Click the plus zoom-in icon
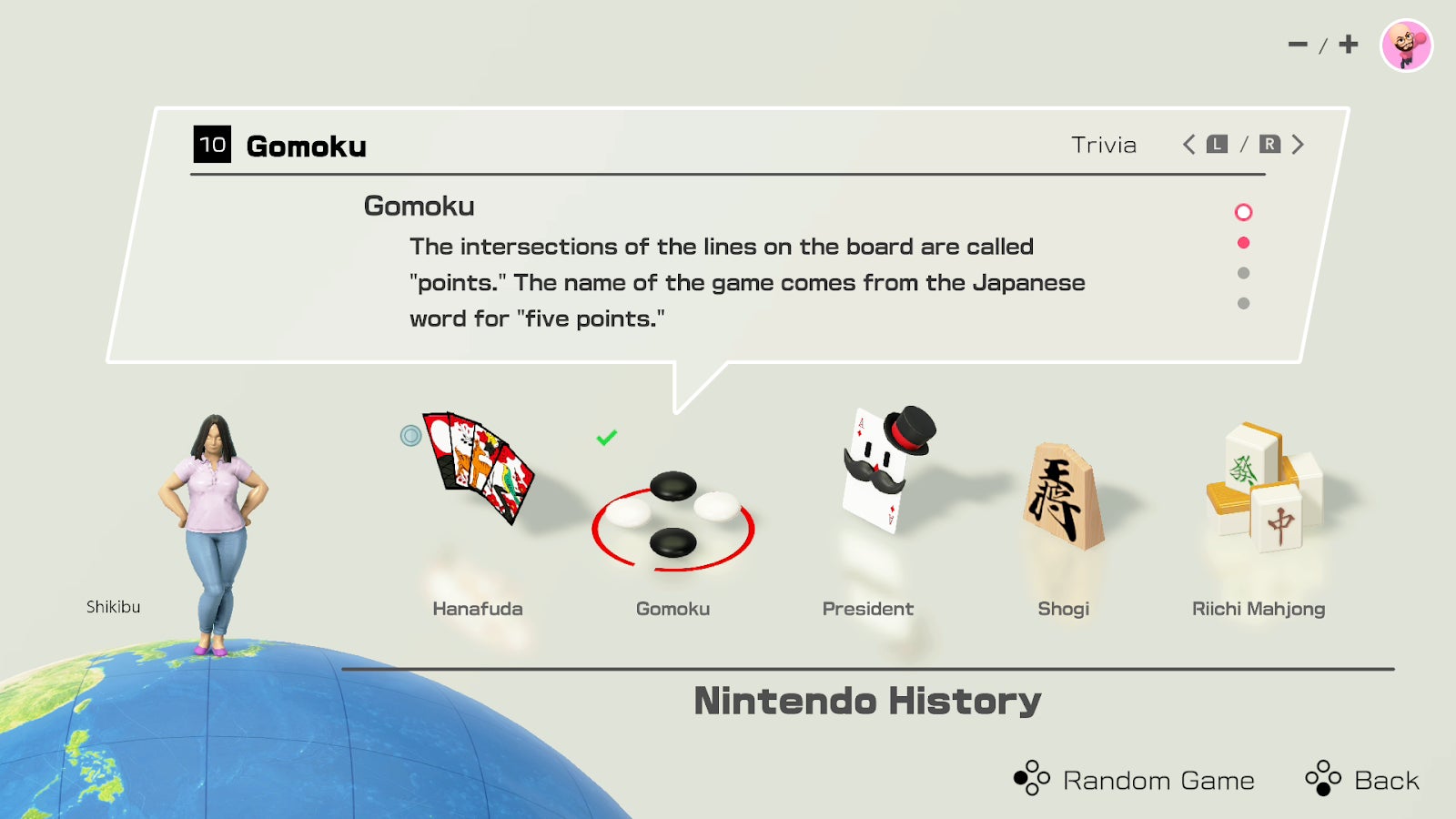The width and height of the screenshot is (1456, 819). coord(1349,43)
